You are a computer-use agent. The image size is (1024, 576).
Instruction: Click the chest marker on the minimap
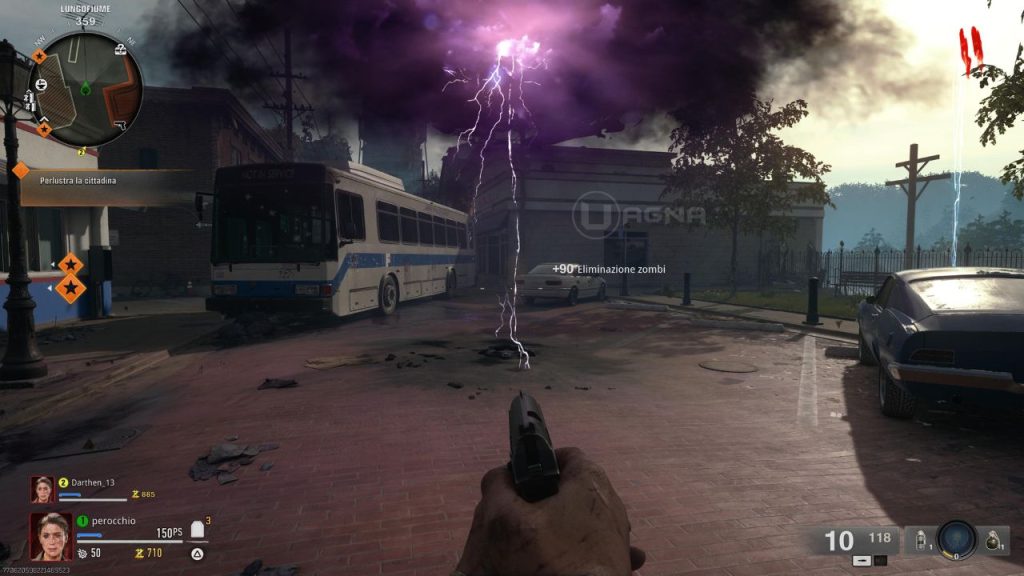point(121,48)
